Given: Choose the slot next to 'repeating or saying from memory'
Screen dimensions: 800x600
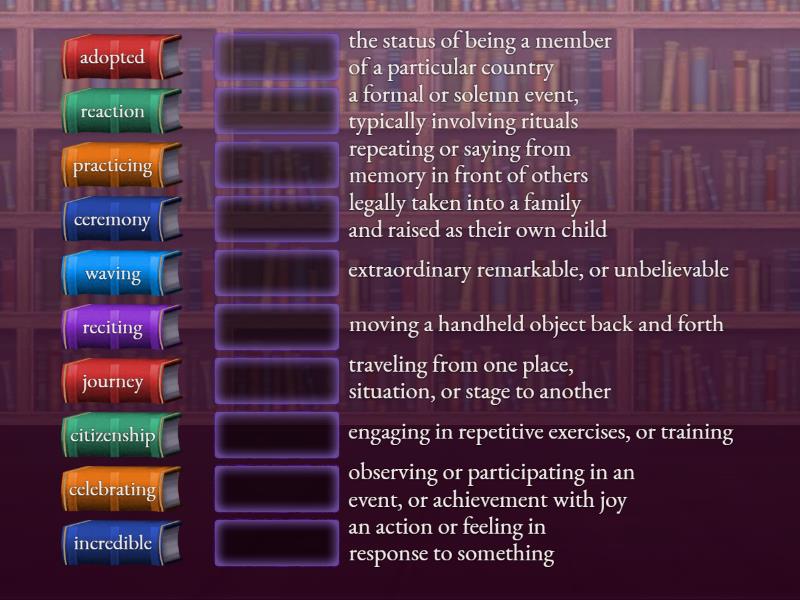Looking at the screenshot, I should [277, 165].
